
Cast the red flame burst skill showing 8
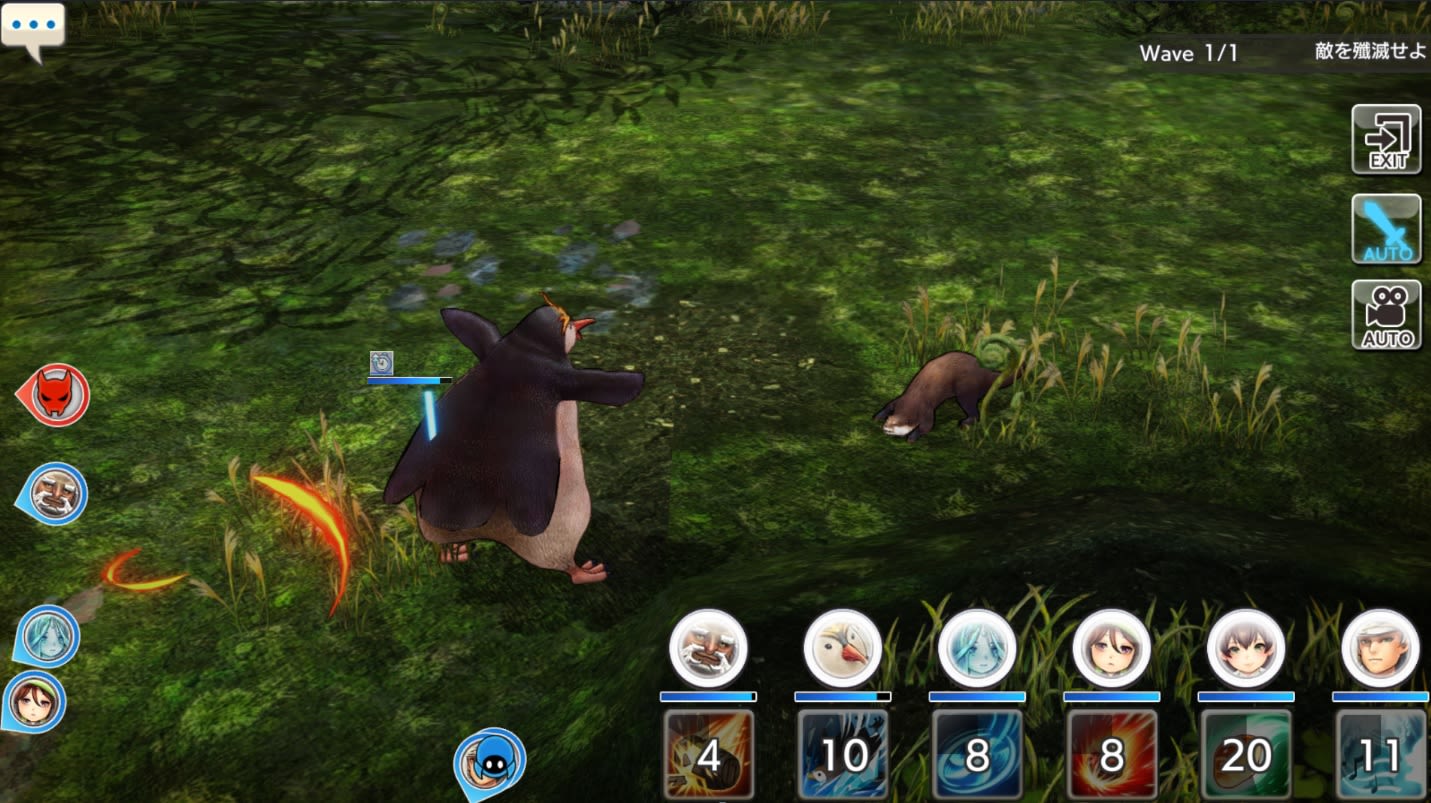pyautogui.click(x=1112, y=755)
